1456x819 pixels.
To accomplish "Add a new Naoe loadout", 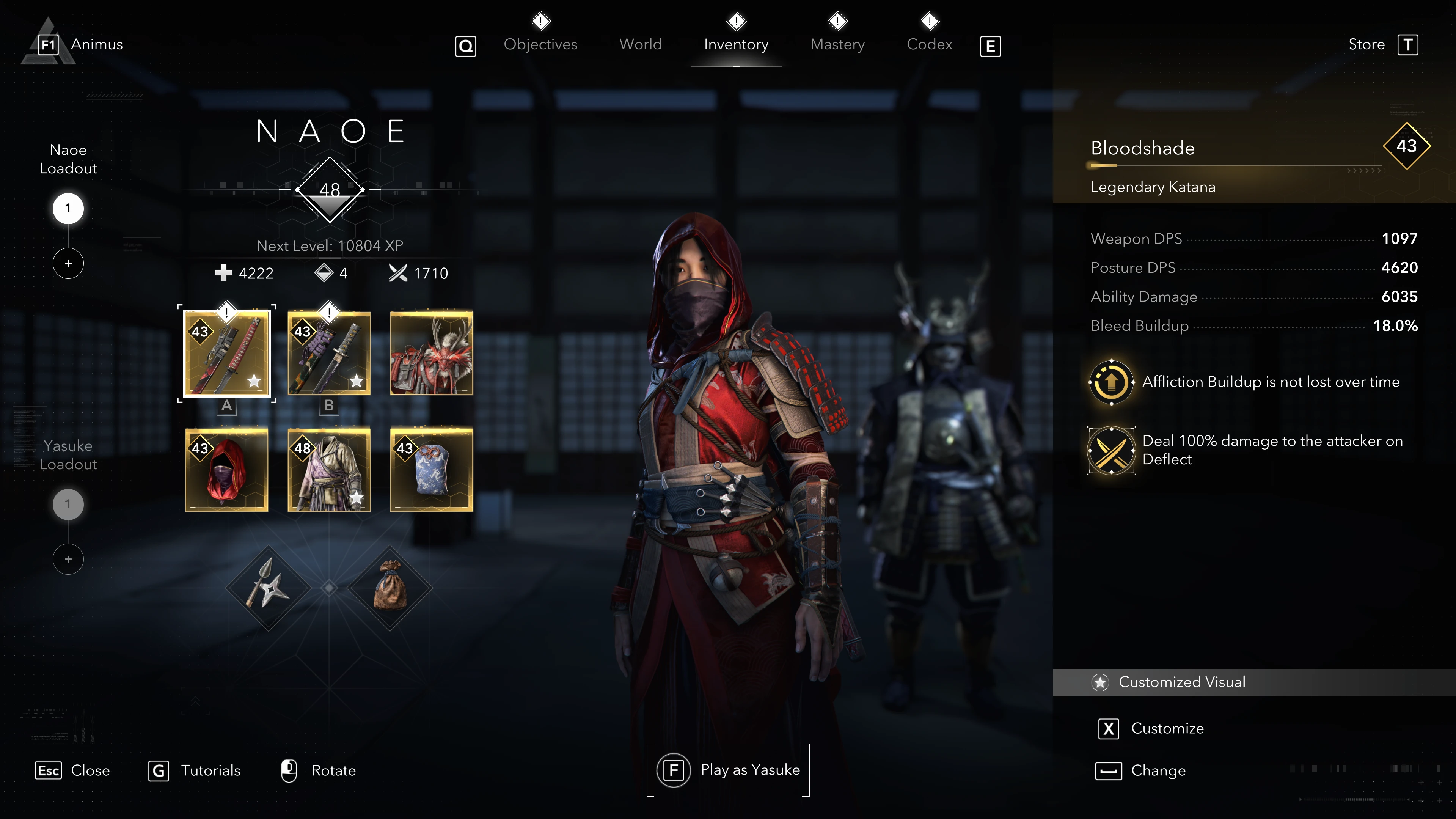I will (x=68, y=263).
